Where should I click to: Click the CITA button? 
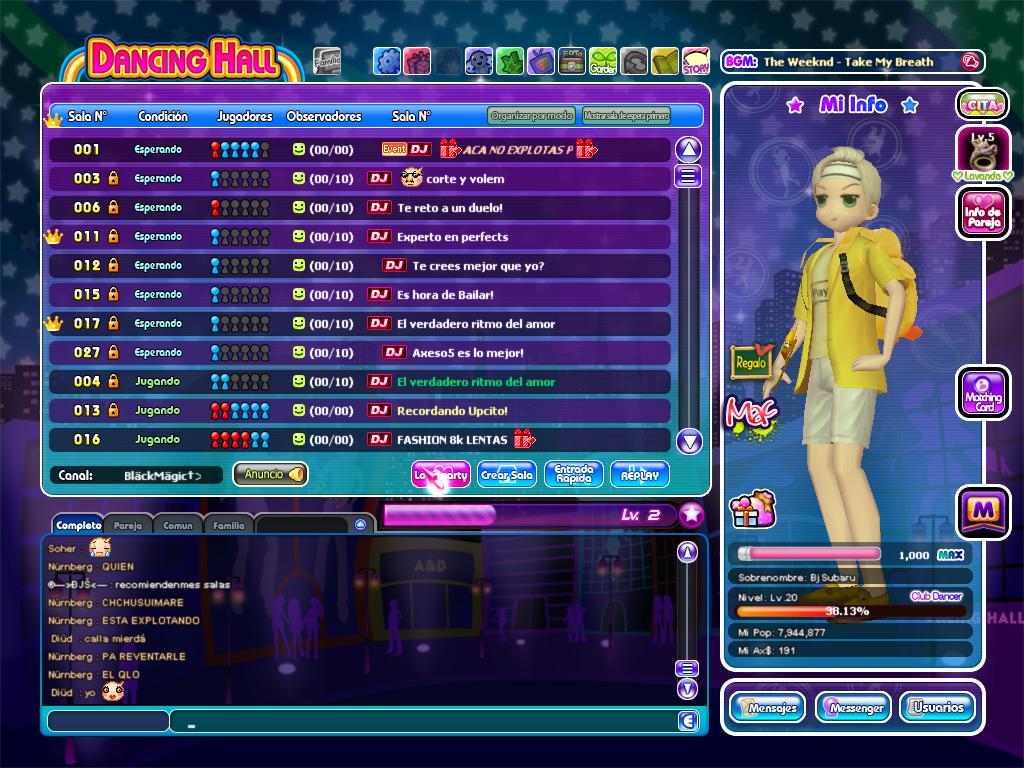pos(981,104)
